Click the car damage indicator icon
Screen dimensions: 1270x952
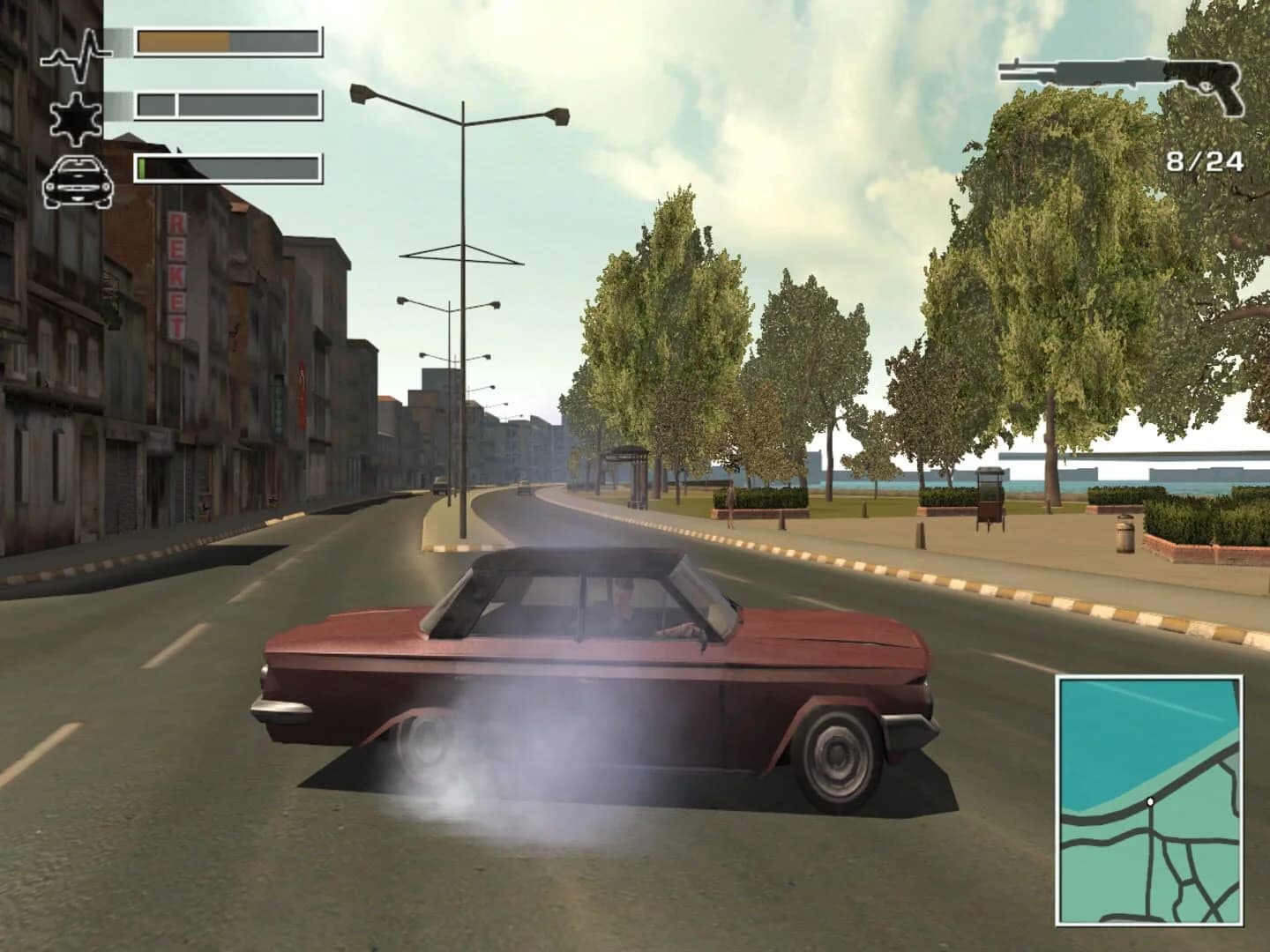pos(78,181)
